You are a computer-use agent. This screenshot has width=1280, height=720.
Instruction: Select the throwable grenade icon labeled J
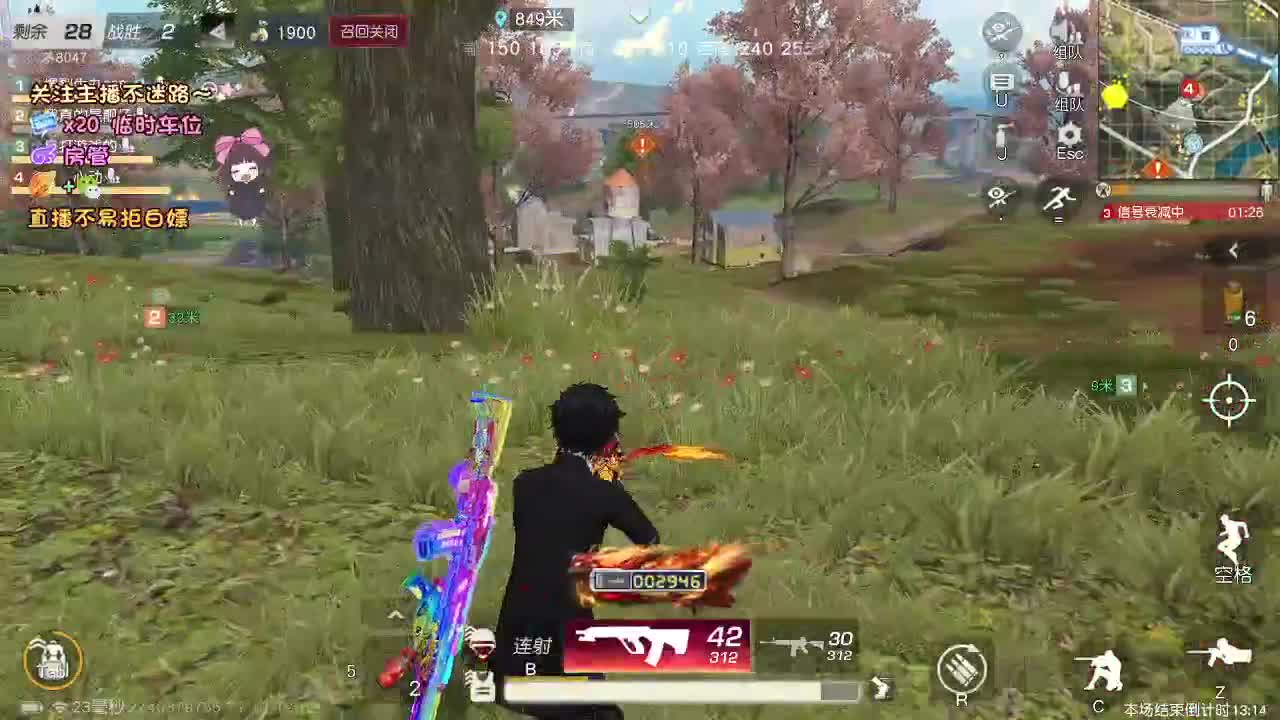(1000, 138)
